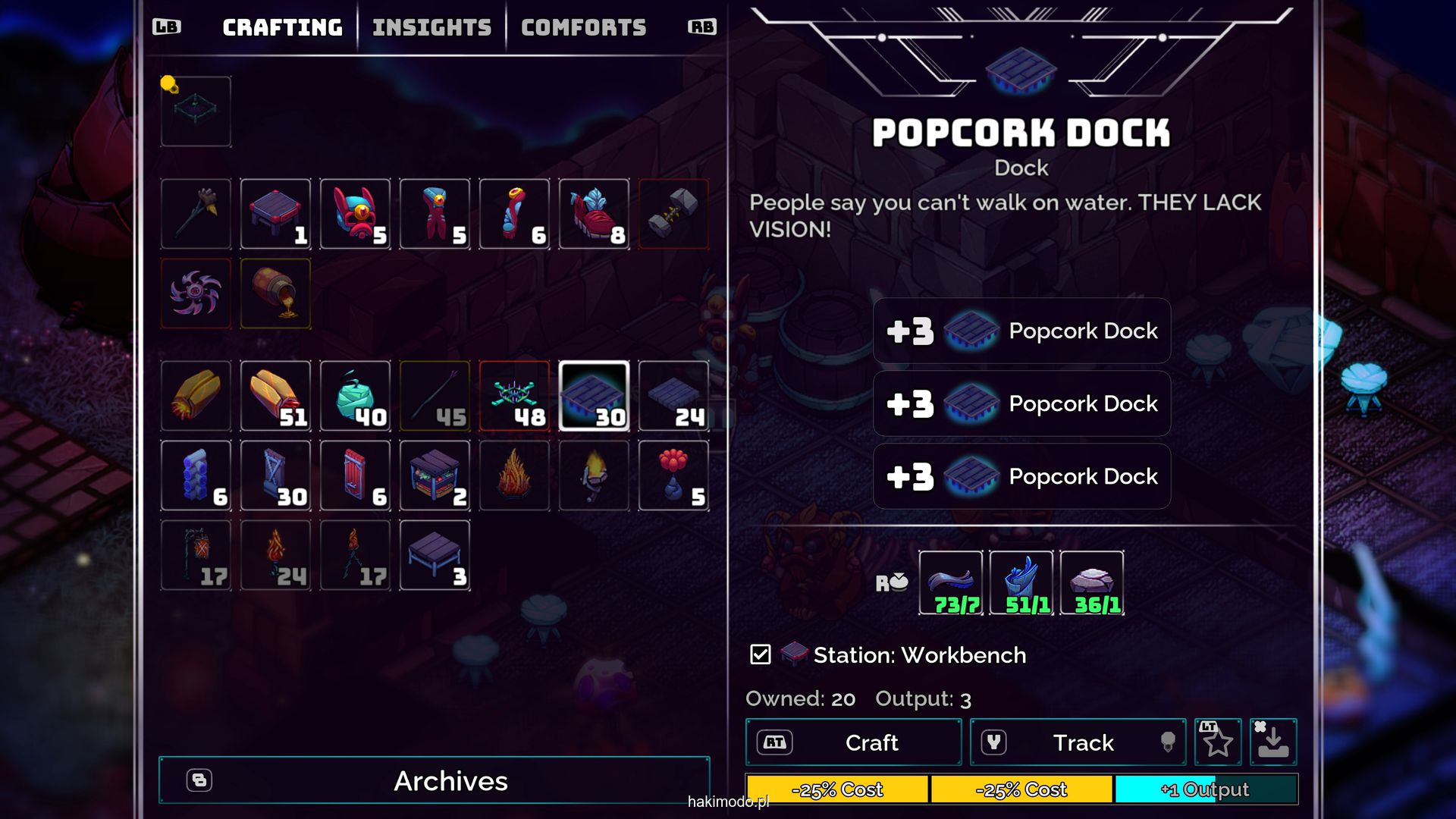The height and width of the screenshot is (819, 1456).
Task: Switch to the Insights tab
Action: [x=431, y=28]
